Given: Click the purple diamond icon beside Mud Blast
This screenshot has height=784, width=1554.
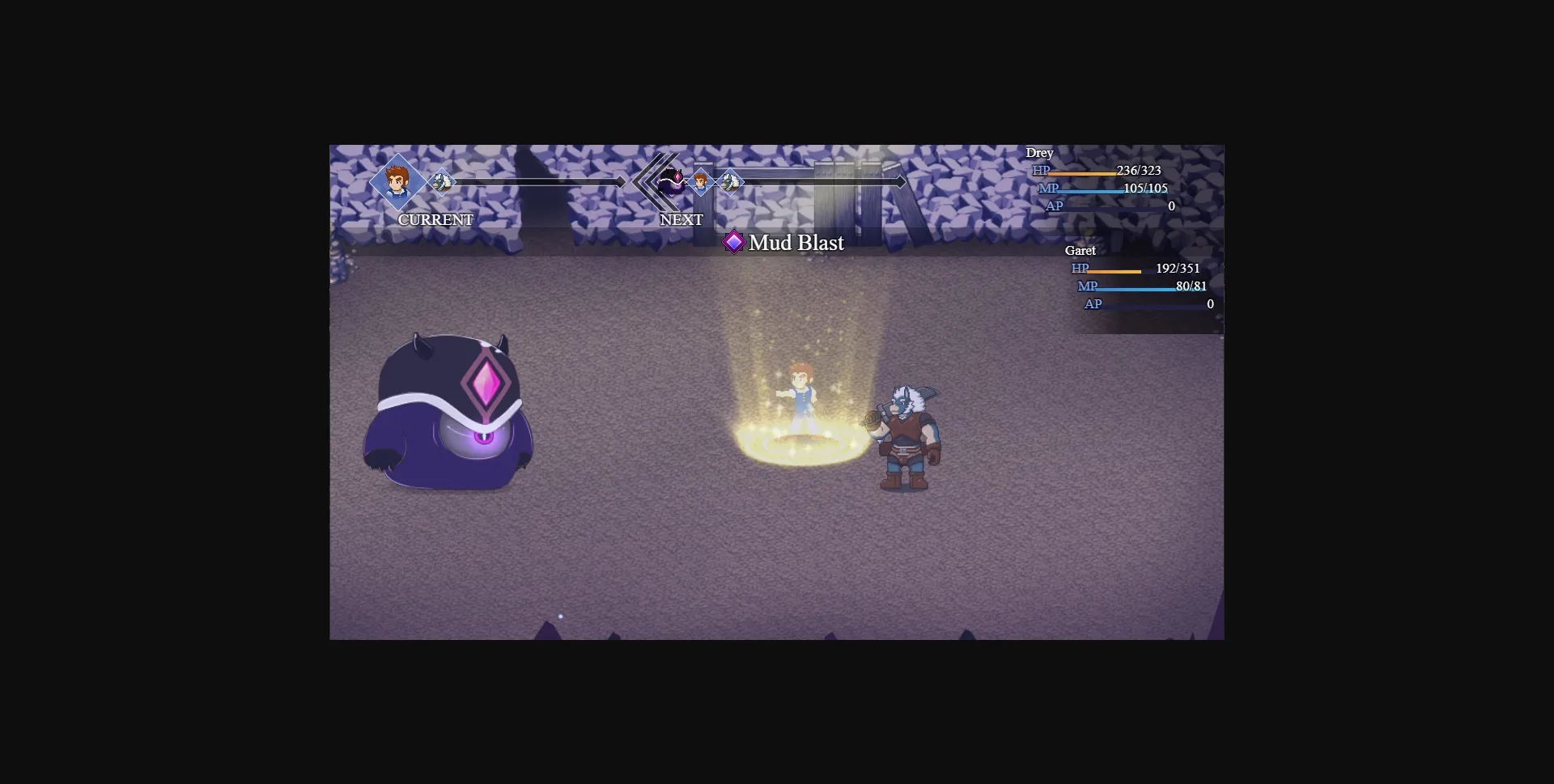Looking at the screenshot, I should coord(734,242).
